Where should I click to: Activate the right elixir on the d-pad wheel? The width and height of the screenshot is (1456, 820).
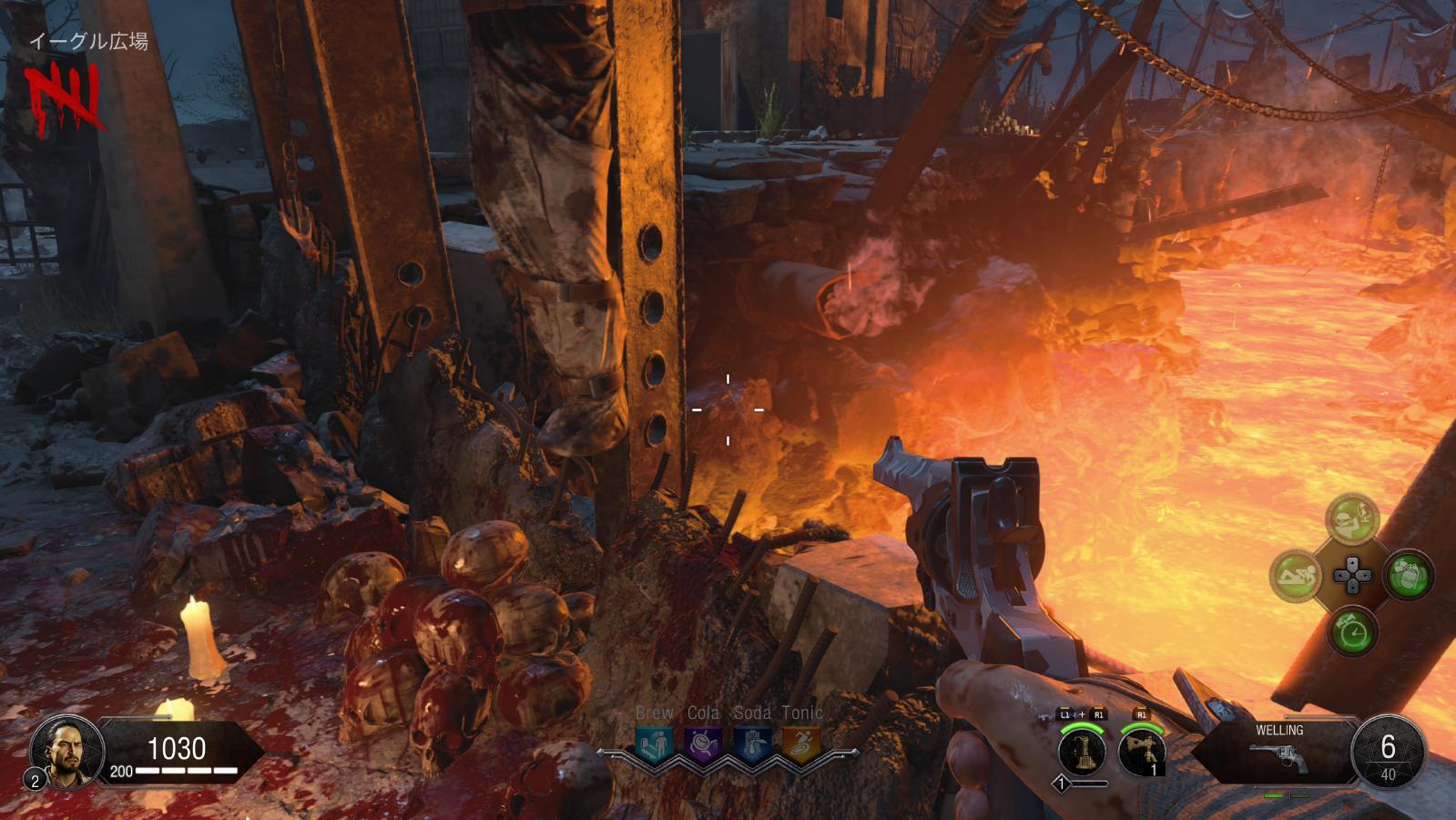[x=1409, y=576]
